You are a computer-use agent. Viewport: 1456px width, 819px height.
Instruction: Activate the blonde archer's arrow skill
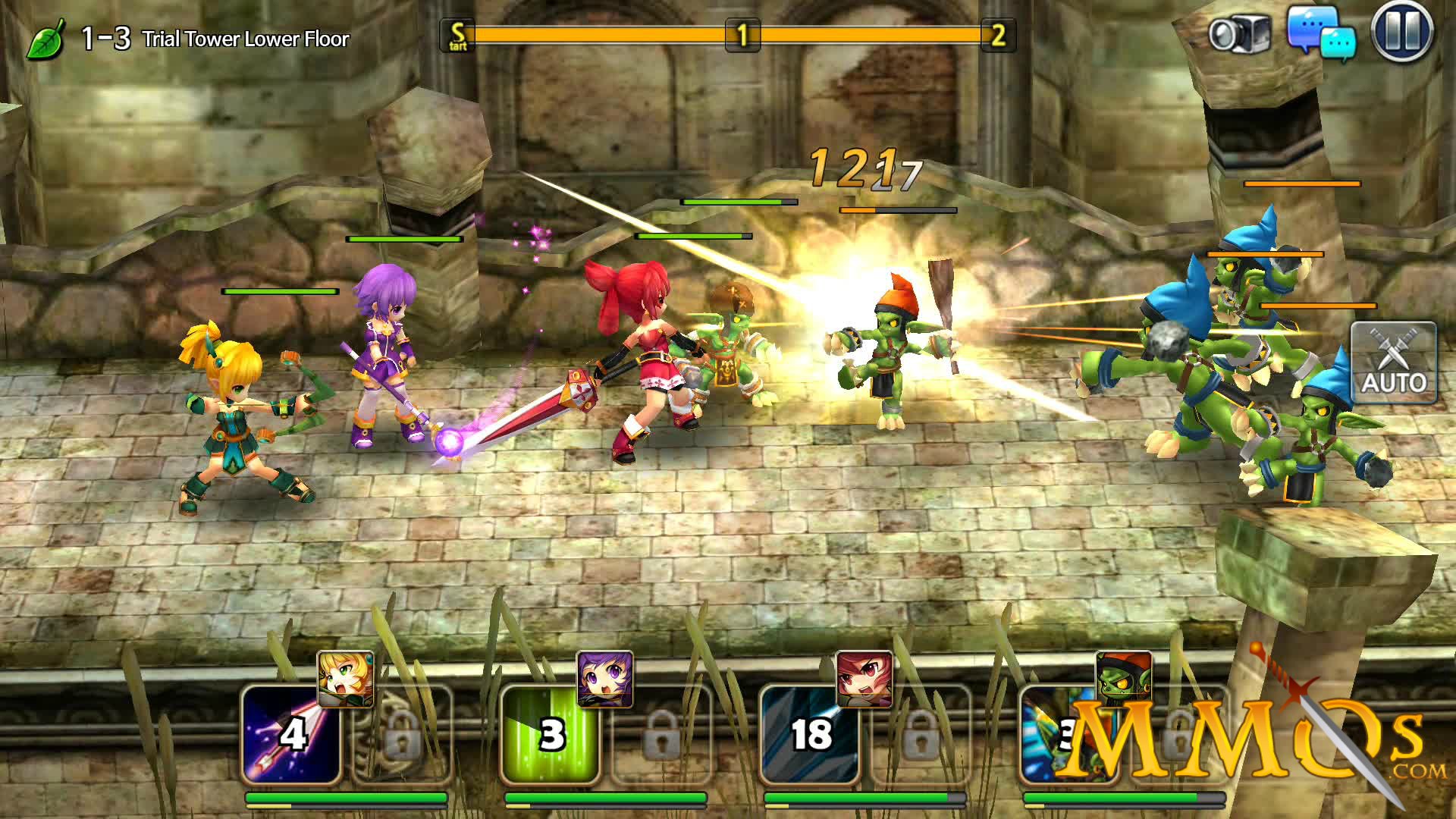pos(290,734)
